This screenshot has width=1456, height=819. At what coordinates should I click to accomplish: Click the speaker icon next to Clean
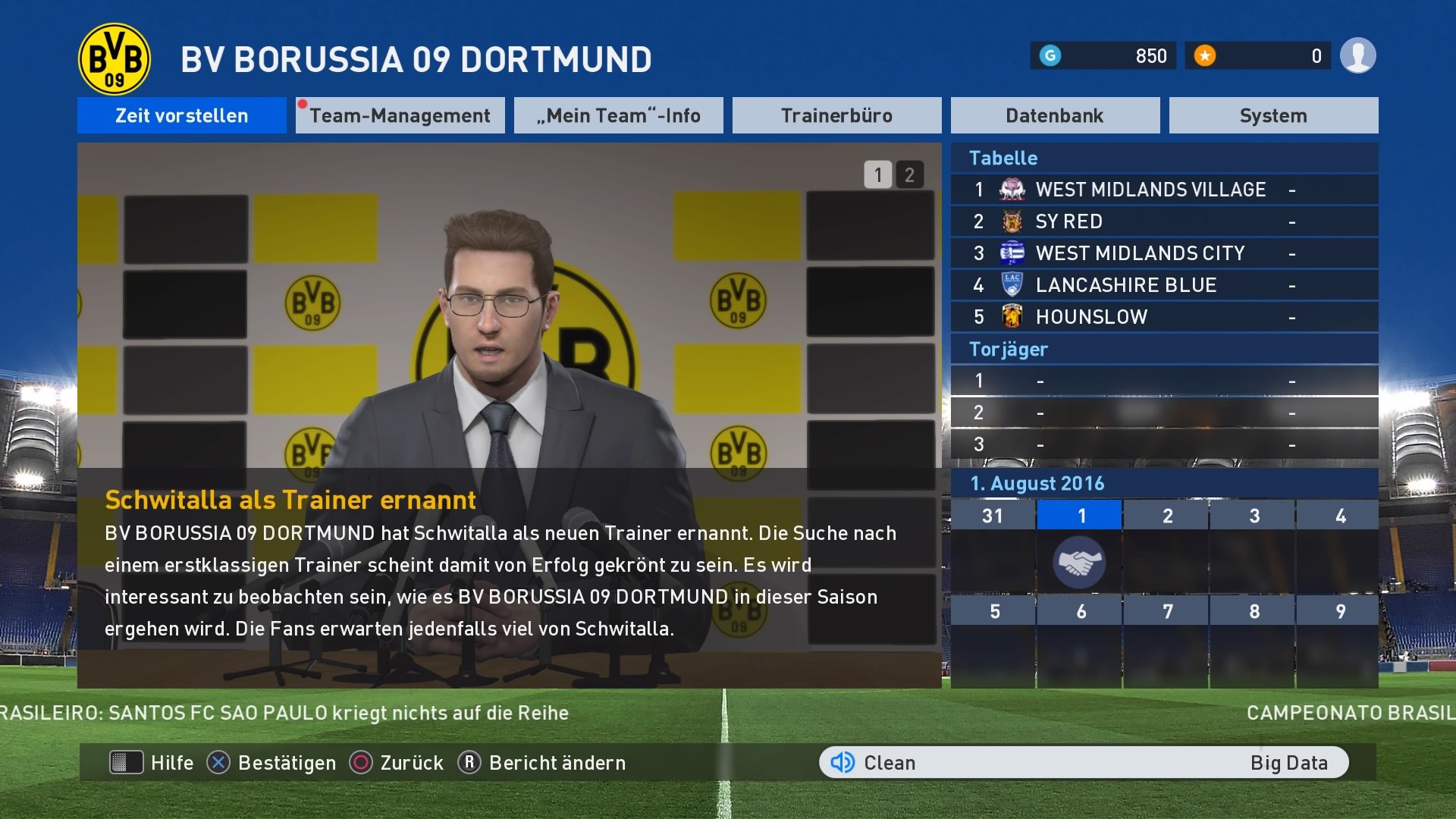coord(844,762)
